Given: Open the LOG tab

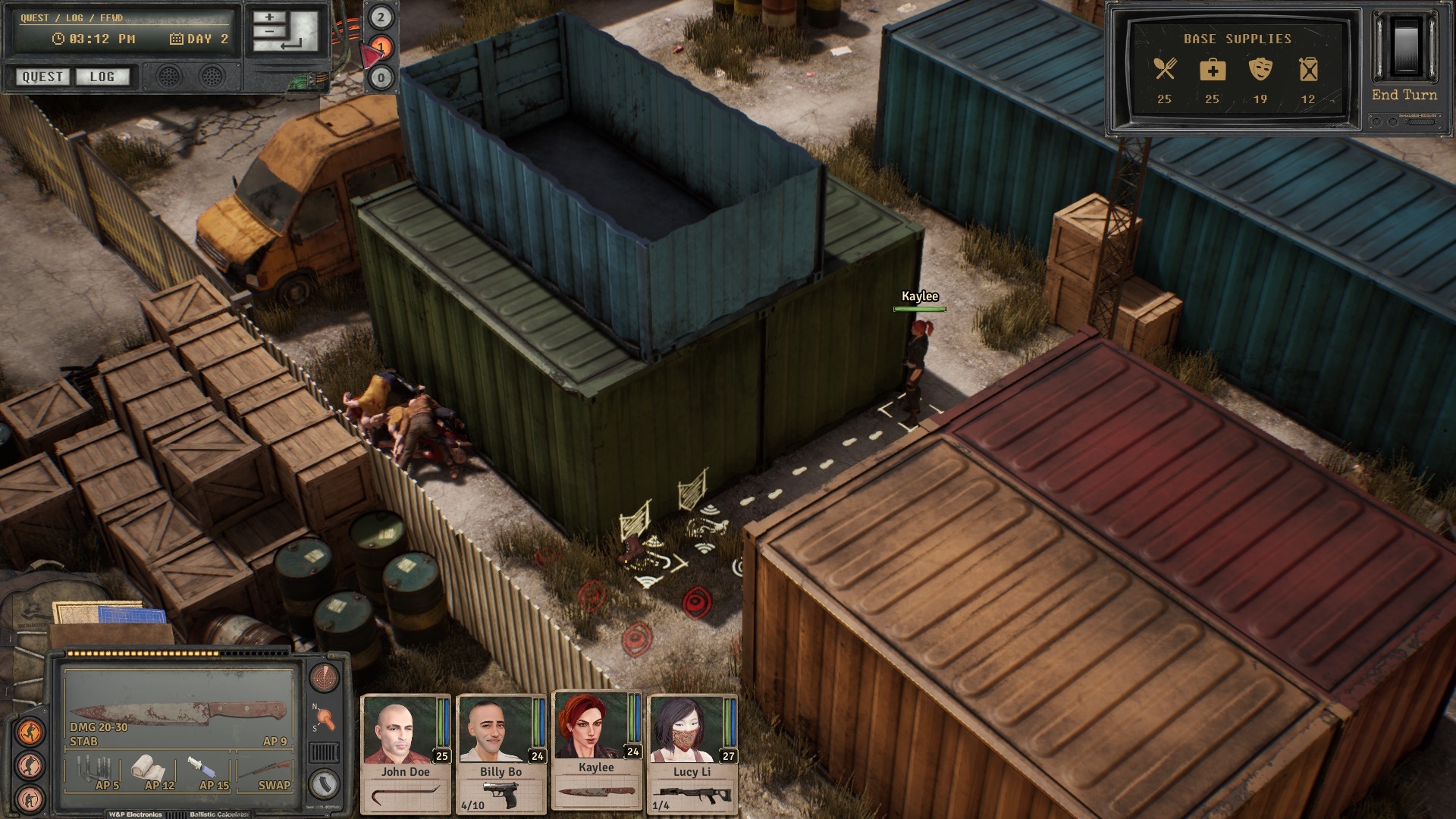Looking at the screenshot, I should [x=104, y=77].
